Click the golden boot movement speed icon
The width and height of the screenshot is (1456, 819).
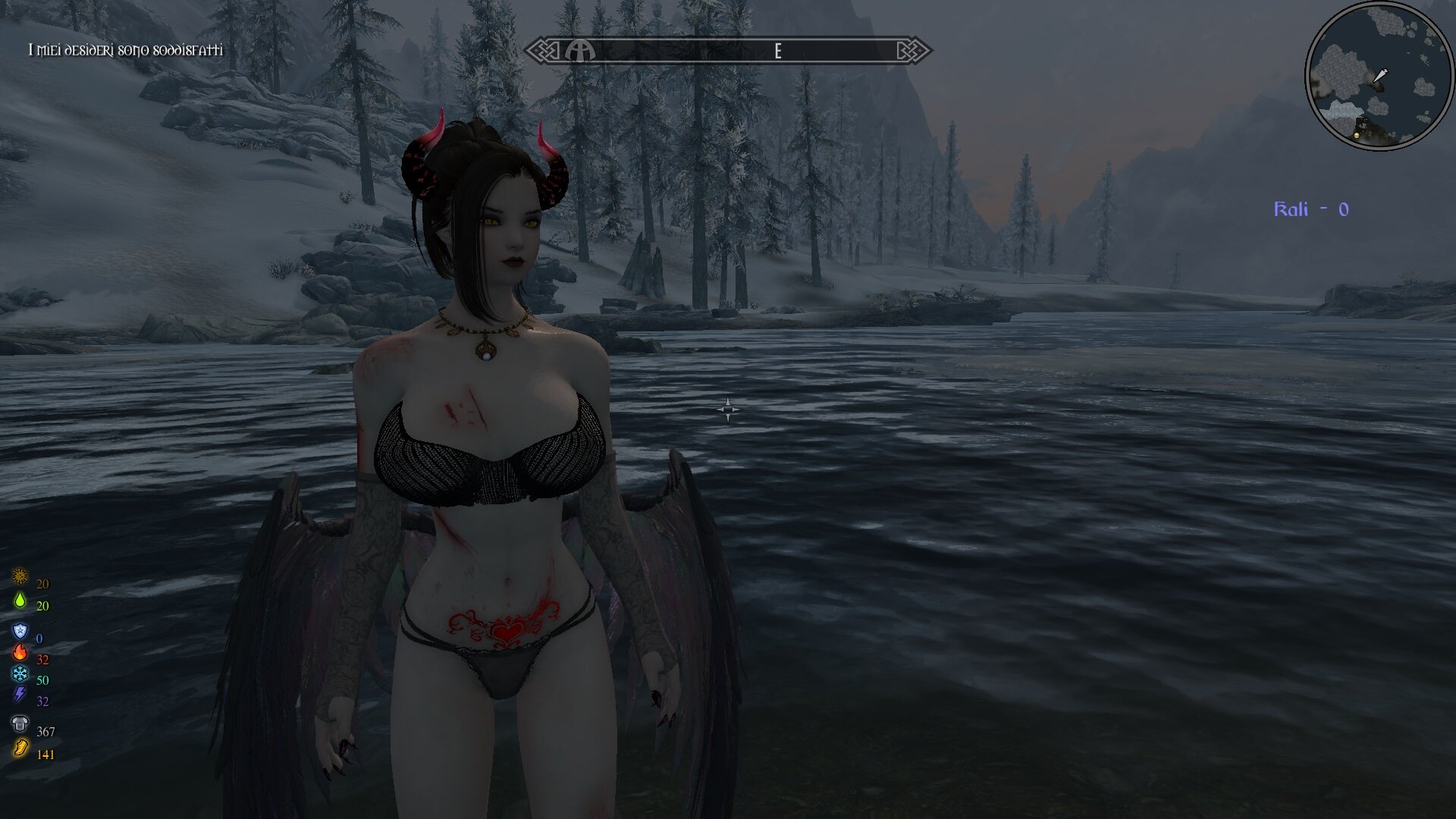(20, 749)
